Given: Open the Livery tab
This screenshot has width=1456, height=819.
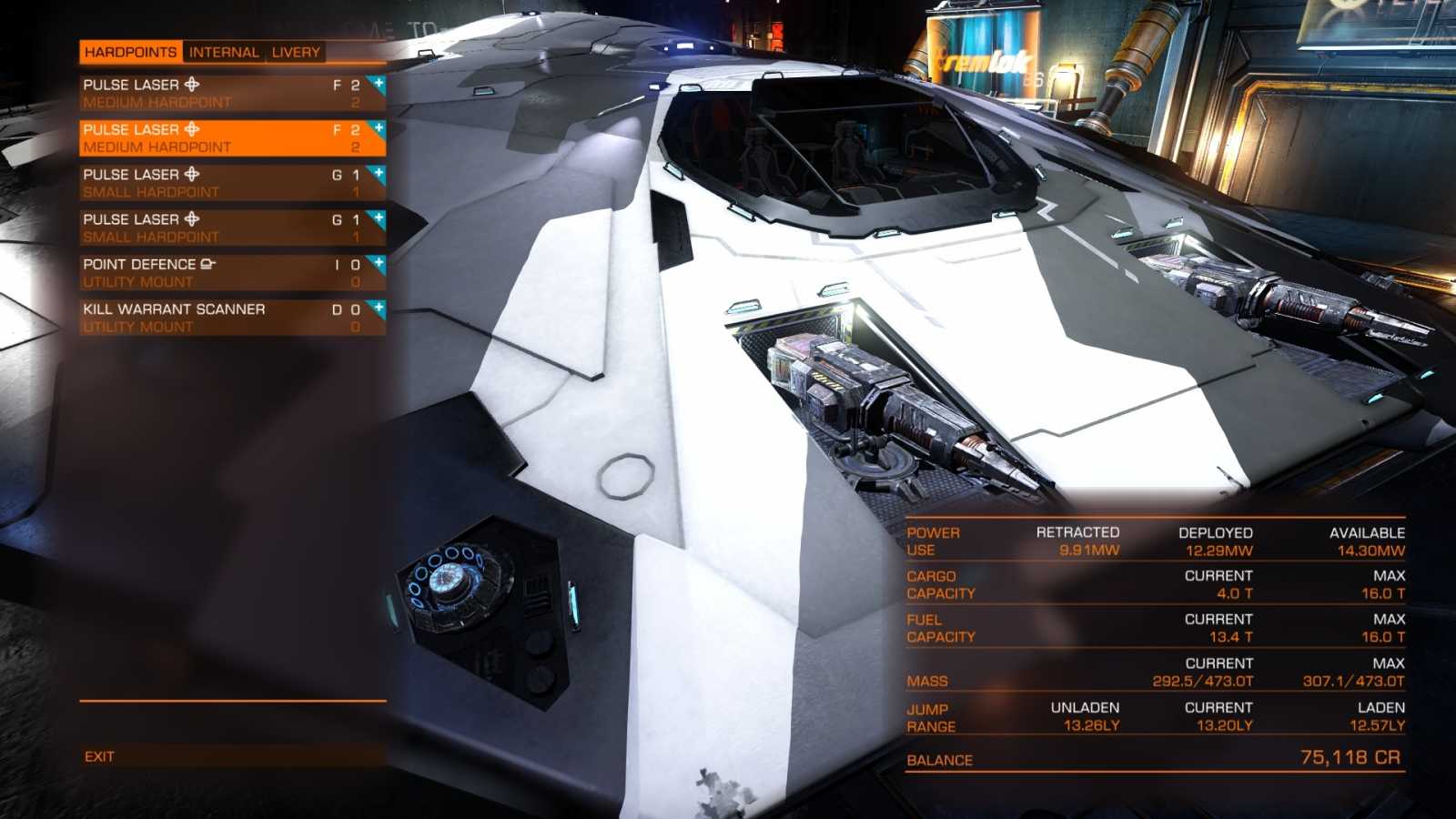Looking at the screenshot, I should (x=296, y=52).
